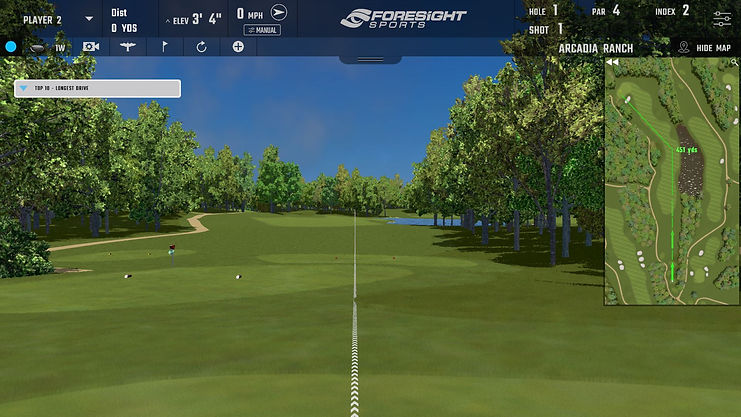Click the blue ball color dot

tap(11, 47)
